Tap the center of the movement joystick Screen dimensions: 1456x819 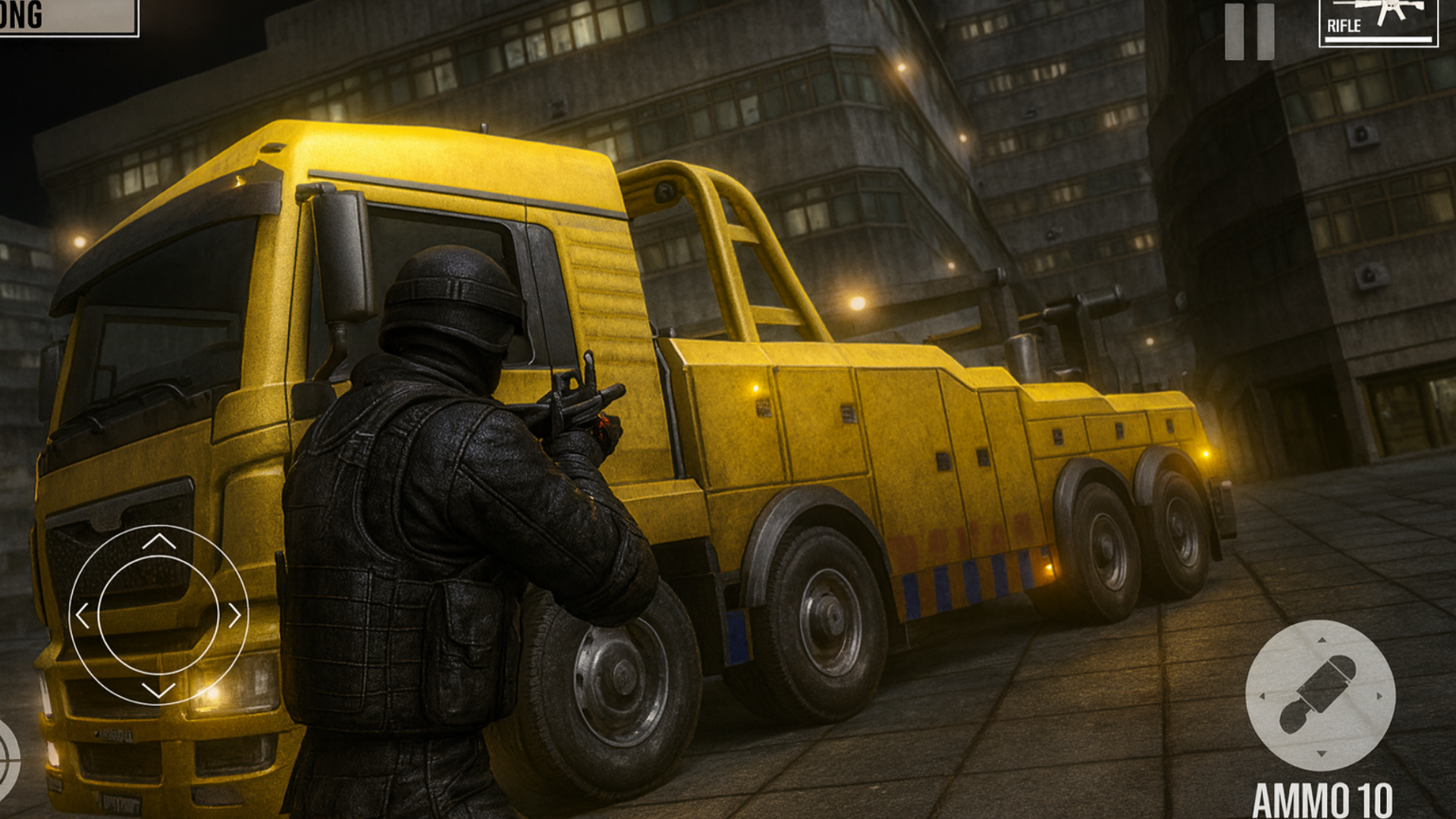[x=159, y=614]
